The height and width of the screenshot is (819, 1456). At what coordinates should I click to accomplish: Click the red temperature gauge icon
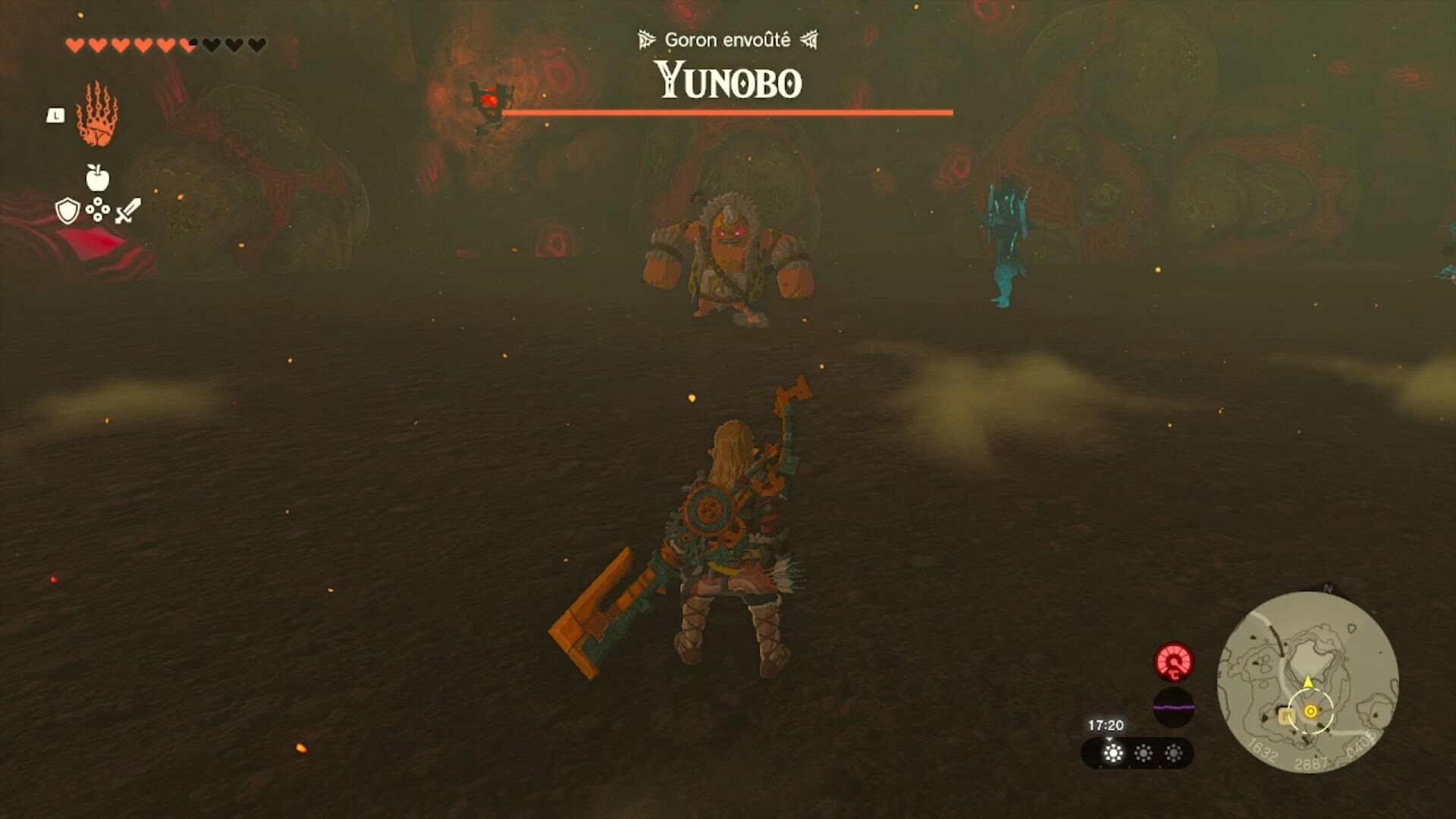1172,662
